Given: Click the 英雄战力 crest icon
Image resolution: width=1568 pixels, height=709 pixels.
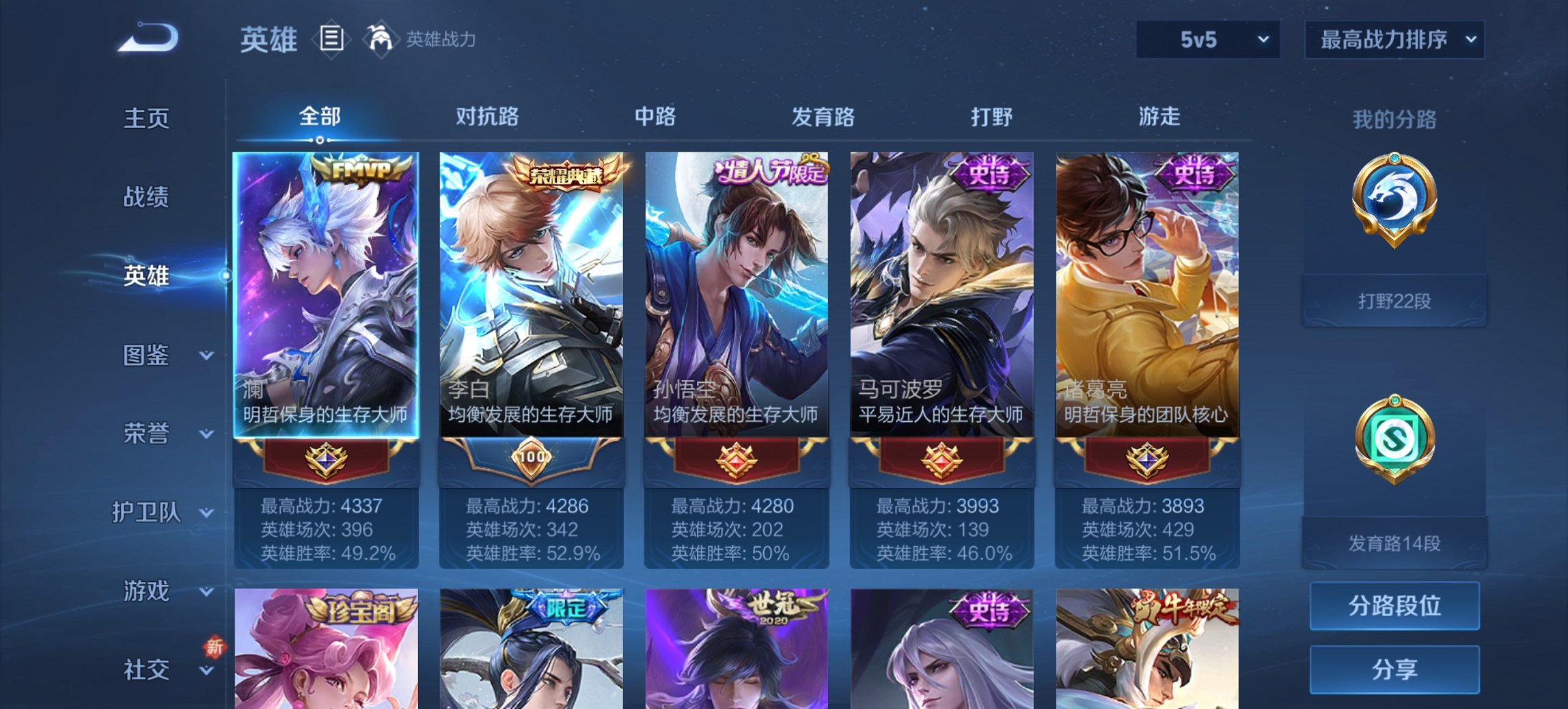Looking at the screenshot, I should (381, 40).
